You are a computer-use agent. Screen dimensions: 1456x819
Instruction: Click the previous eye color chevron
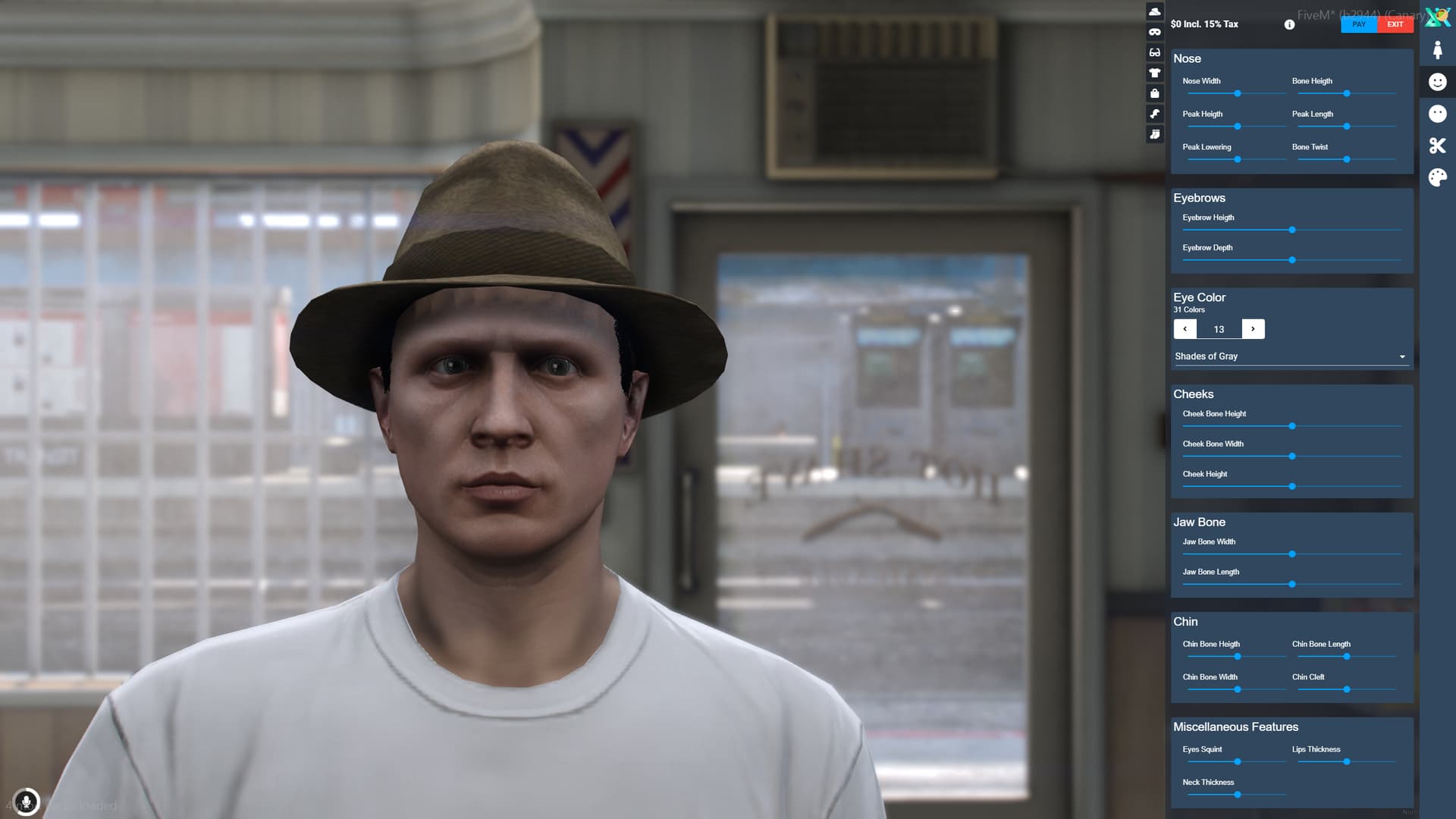[x=1185, y=328]
